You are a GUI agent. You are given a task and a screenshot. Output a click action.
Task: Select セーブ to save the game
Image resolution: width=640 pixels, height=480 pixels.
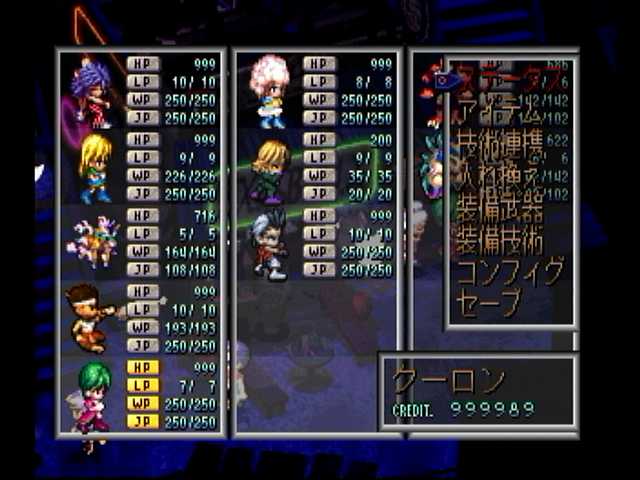coord(490,303)
